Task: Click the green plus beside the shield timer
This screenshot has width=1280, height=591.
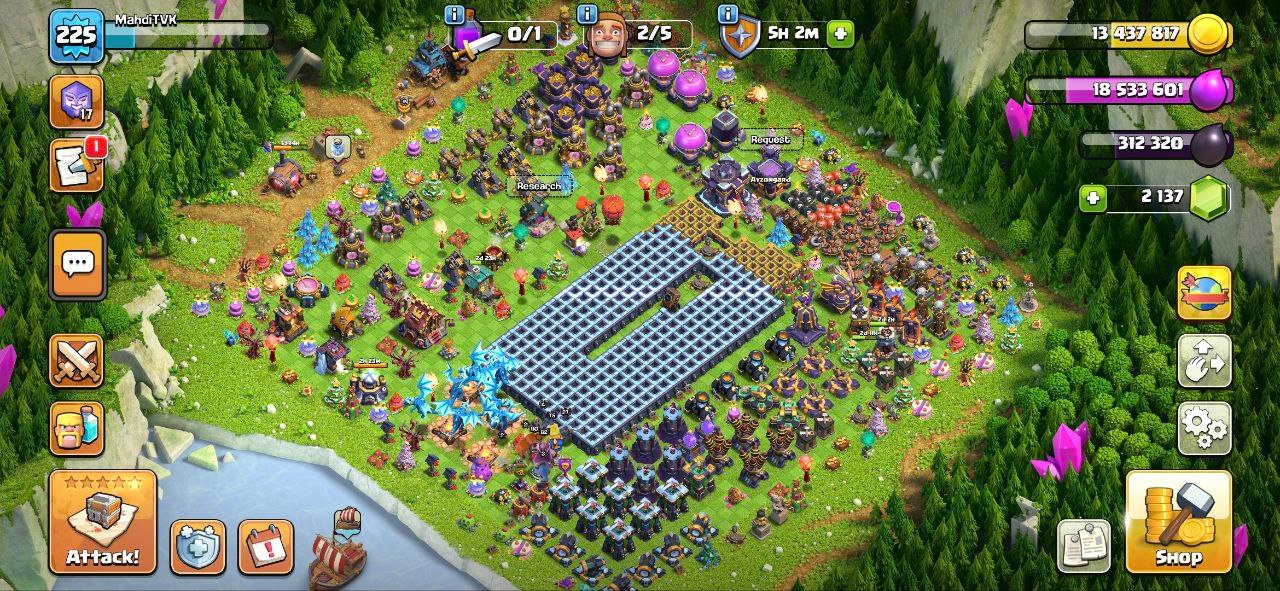Action: tap(840, 33)
